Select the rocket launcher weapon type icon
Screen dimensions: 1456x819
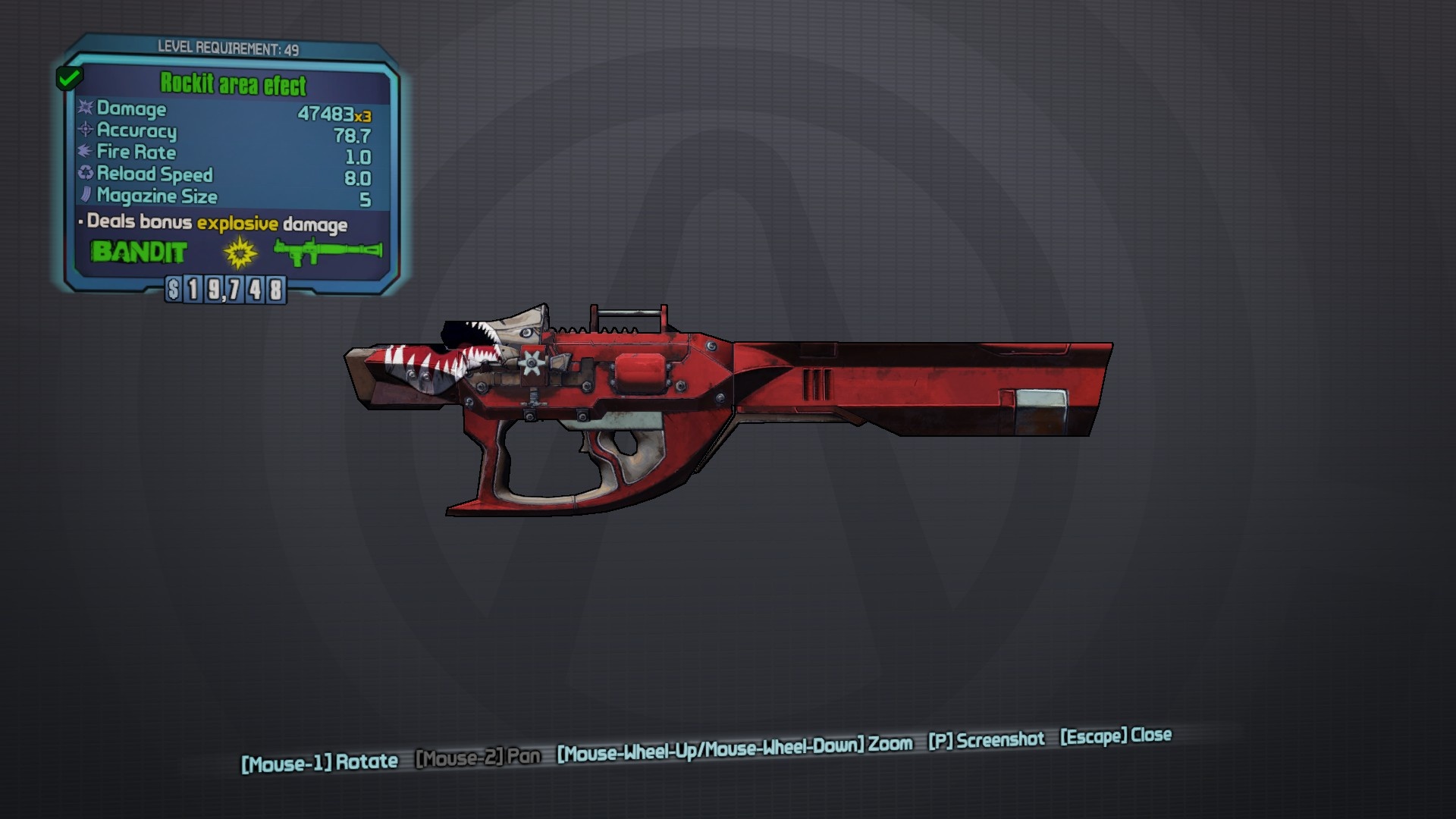point(328,252)
